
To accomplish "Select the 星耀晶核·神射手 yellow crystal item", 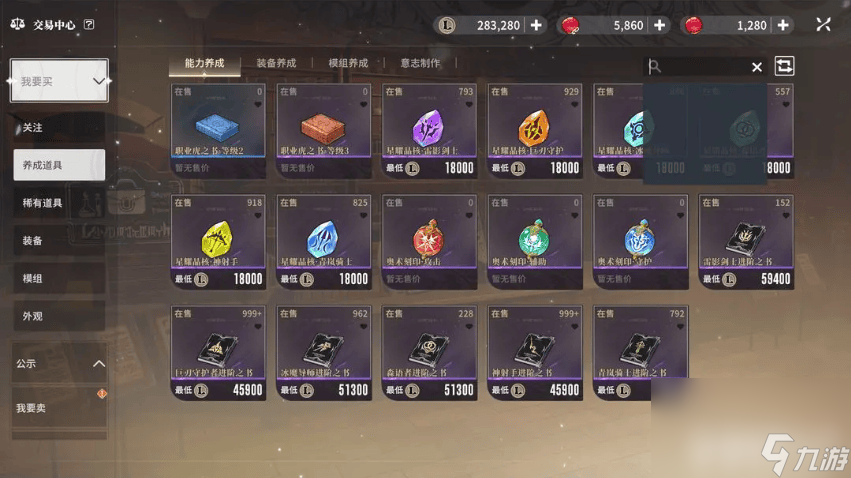I will (219, 241).
